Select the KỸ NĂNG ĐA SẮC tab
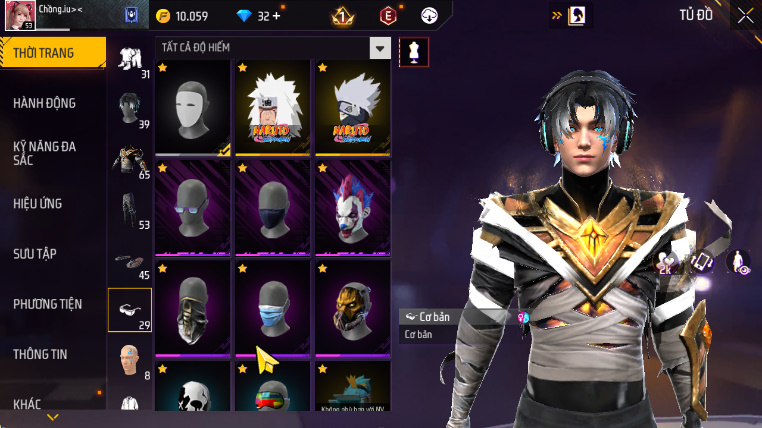Viewport: 762px width, 428px height. (x=45, y=153)
